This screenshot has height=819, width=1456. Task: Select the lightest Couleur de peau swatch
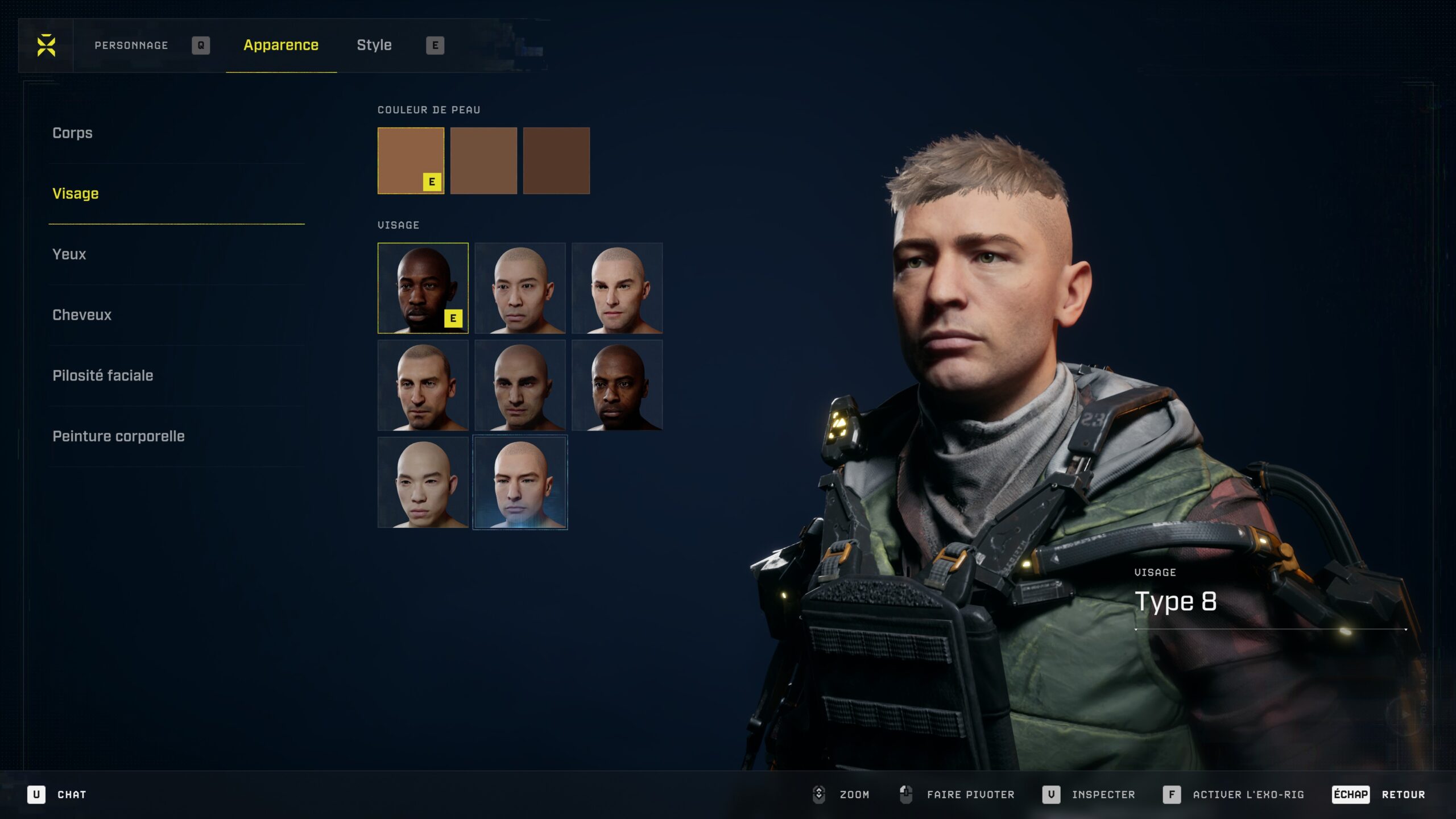pos(411,161)
